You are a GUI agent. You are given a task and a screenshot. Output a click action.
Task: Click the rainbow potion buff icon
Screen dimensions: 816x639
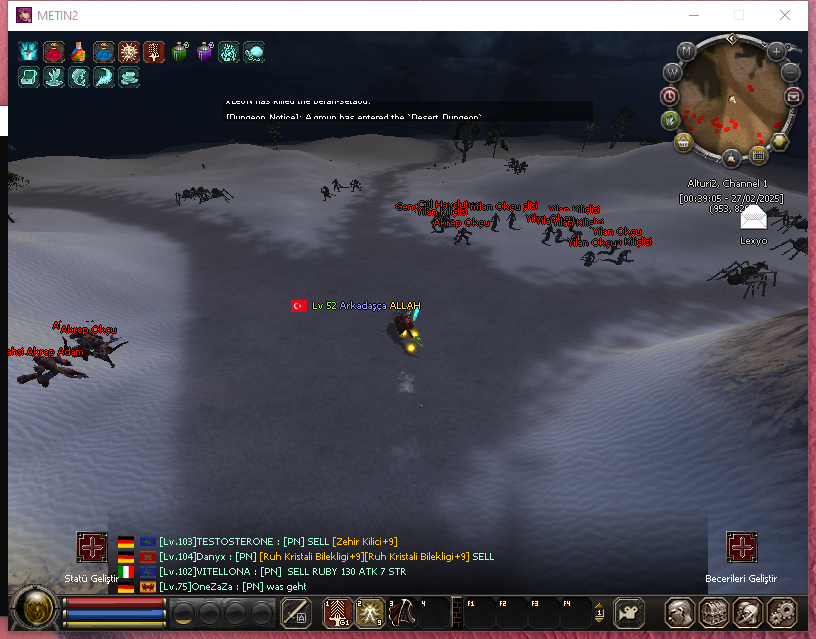pos(78,53)
